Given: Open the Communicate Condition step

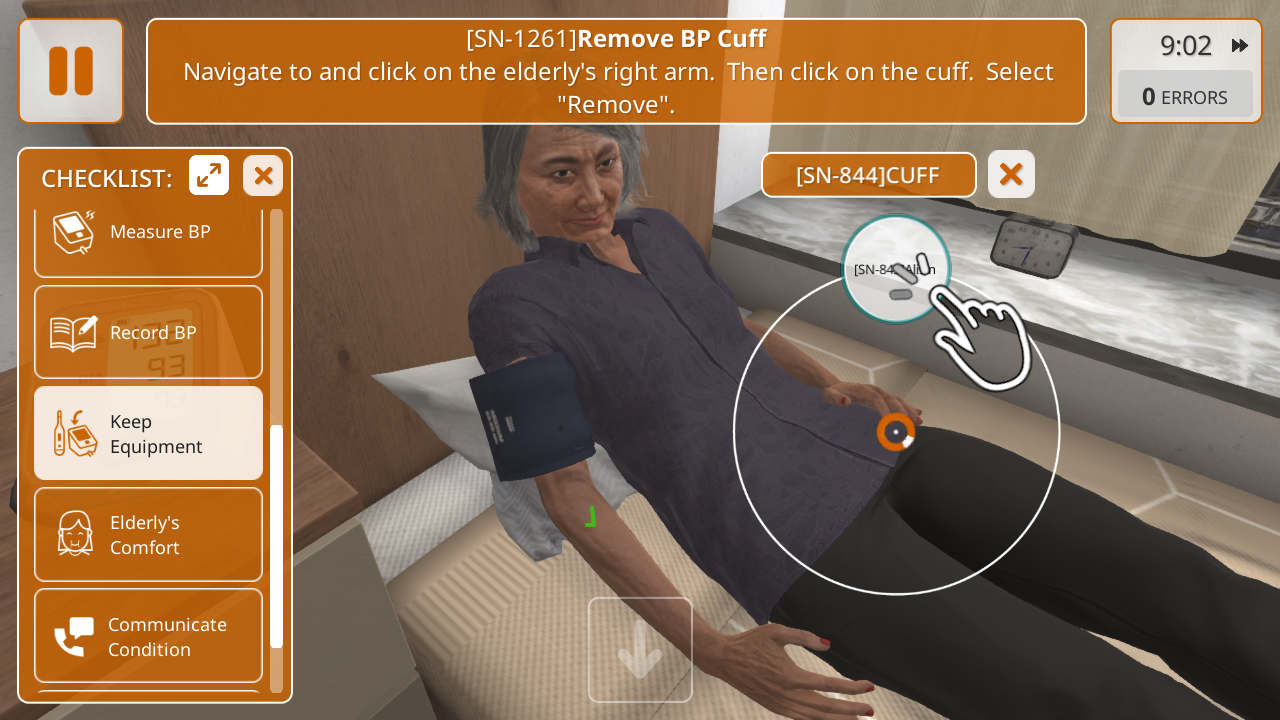Looking at the screenshot, I should 148,637.
